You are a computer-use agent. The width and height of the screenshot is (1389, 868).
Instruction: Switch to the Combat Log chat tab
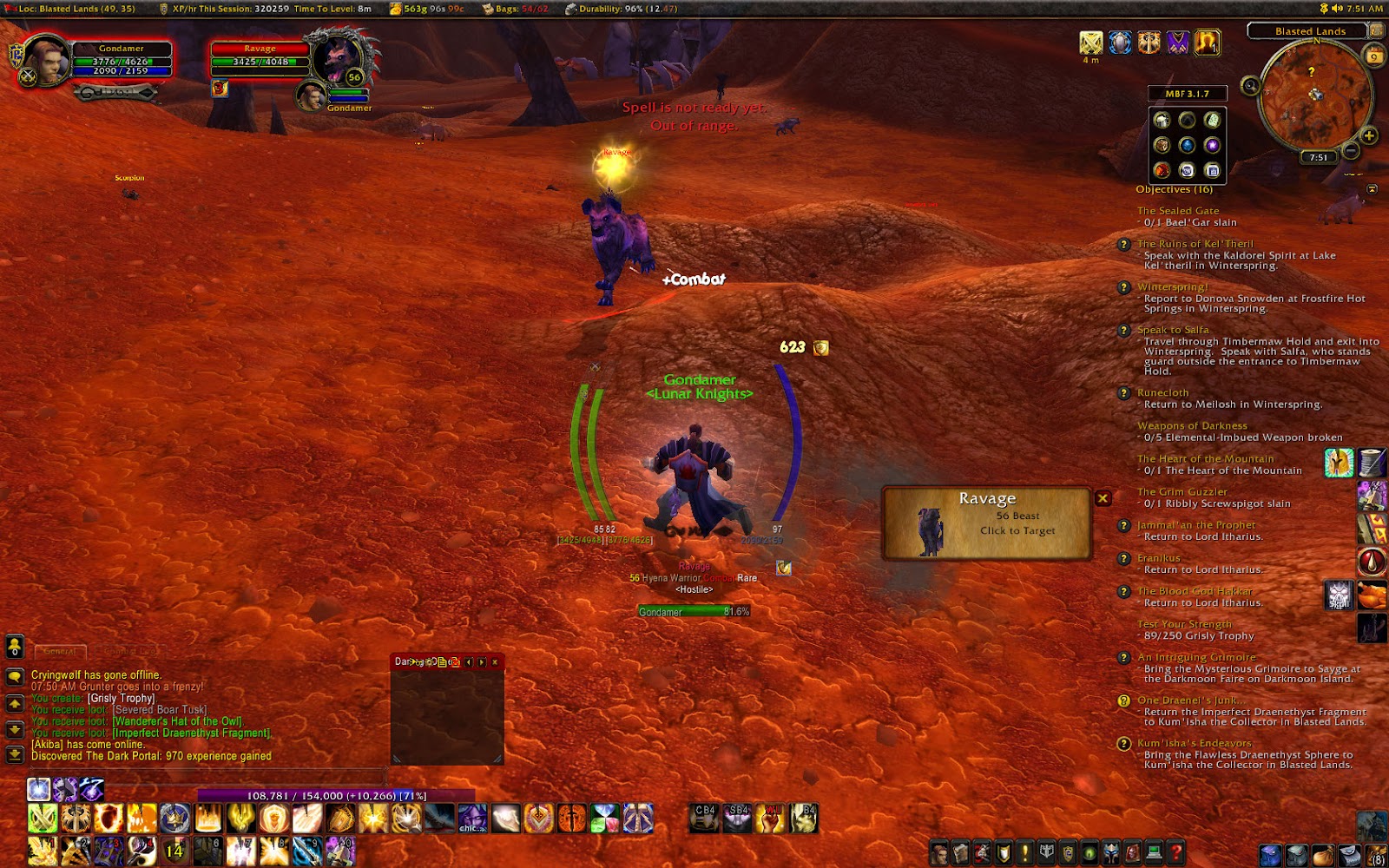pos(131,651)
